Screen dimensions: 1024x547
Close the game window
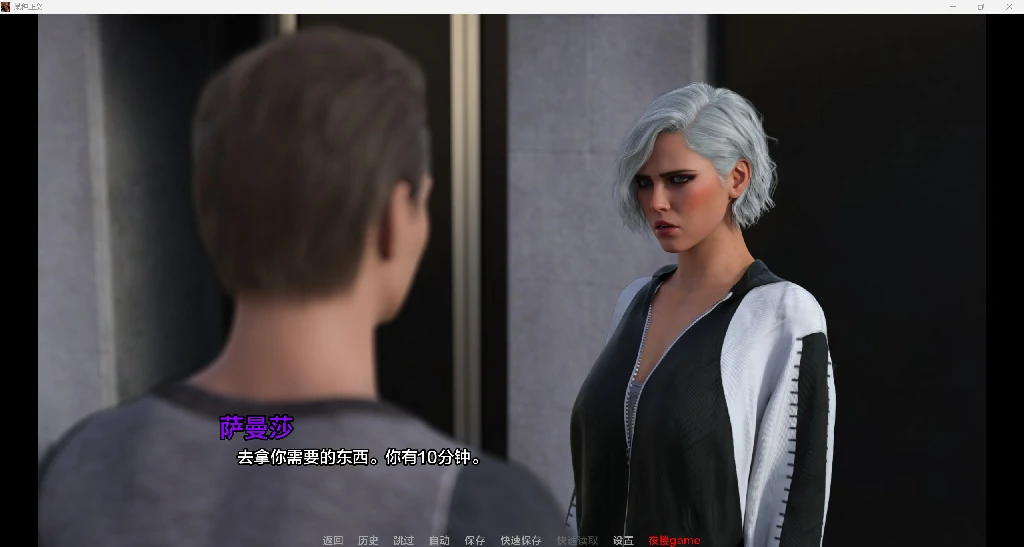[1008, 7]
